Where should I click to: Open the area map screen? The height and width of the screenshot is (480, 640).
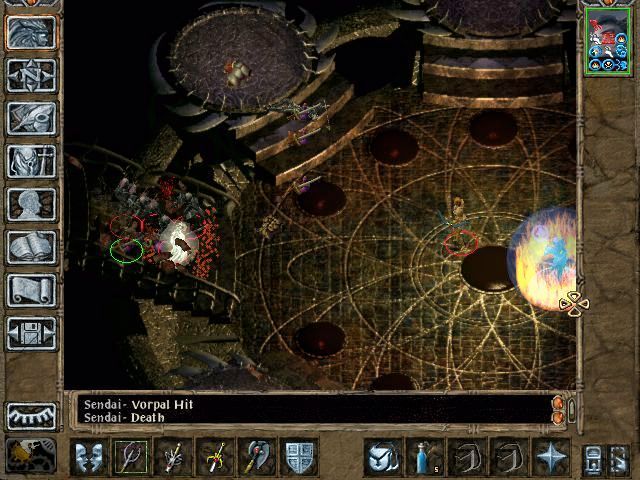tap(31, 75)
